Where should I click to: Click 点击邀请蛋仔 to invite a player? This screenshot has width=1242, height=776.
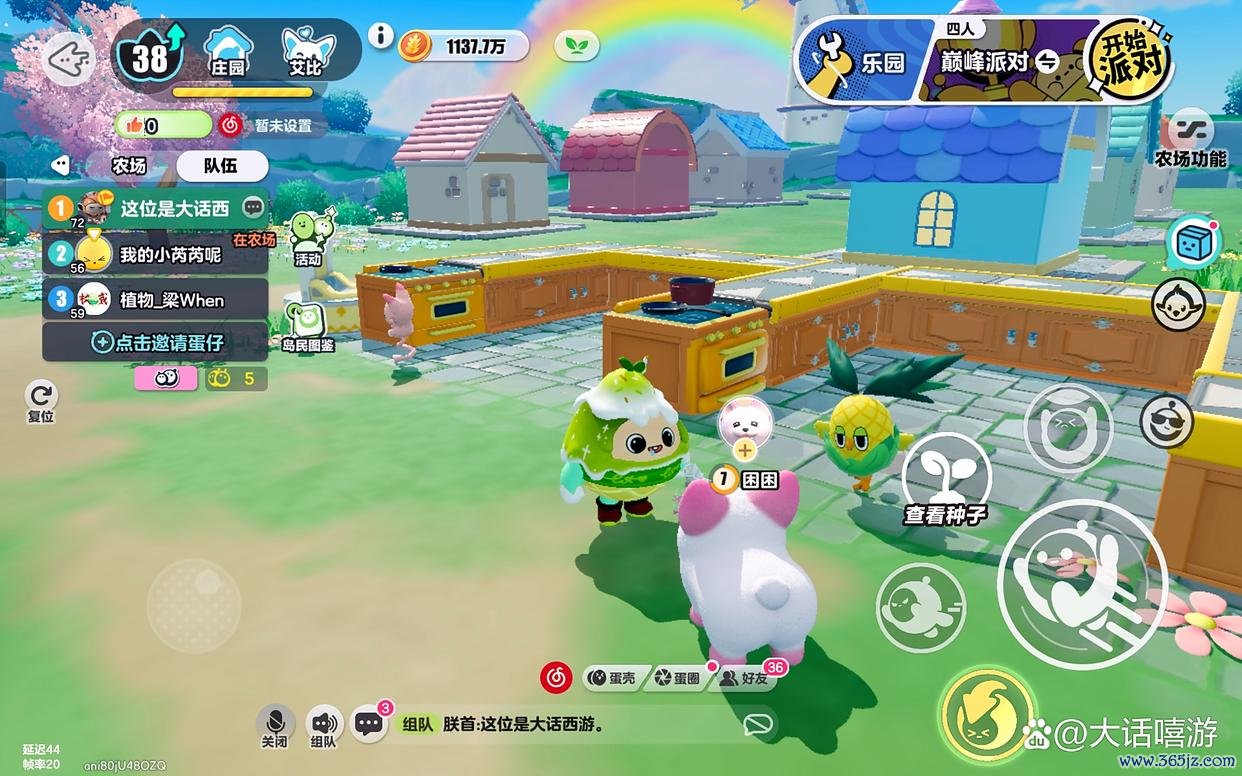[x=156, y=342]
